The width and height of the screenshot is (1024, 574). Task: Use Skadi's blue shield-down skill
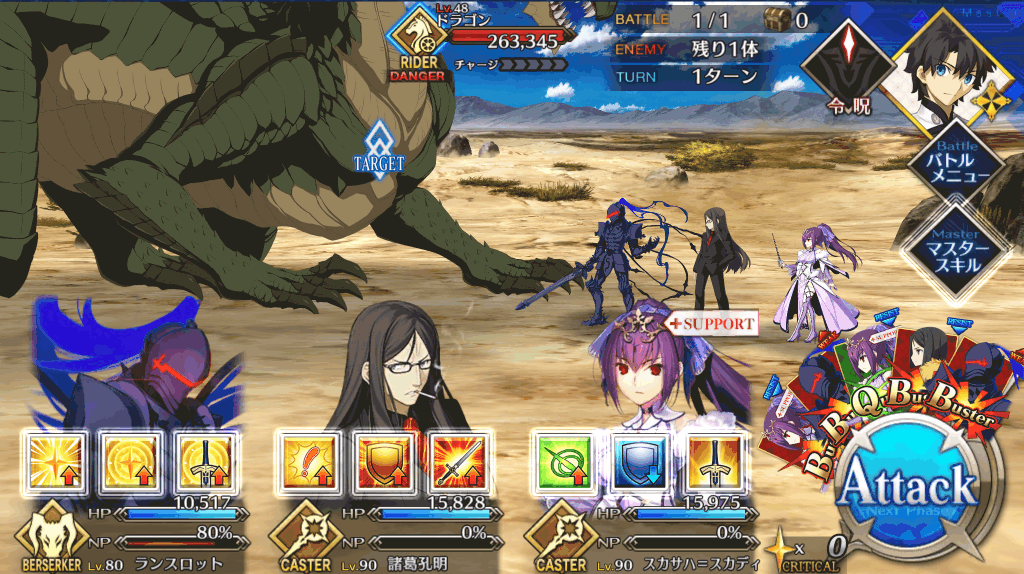pos(637,461)
